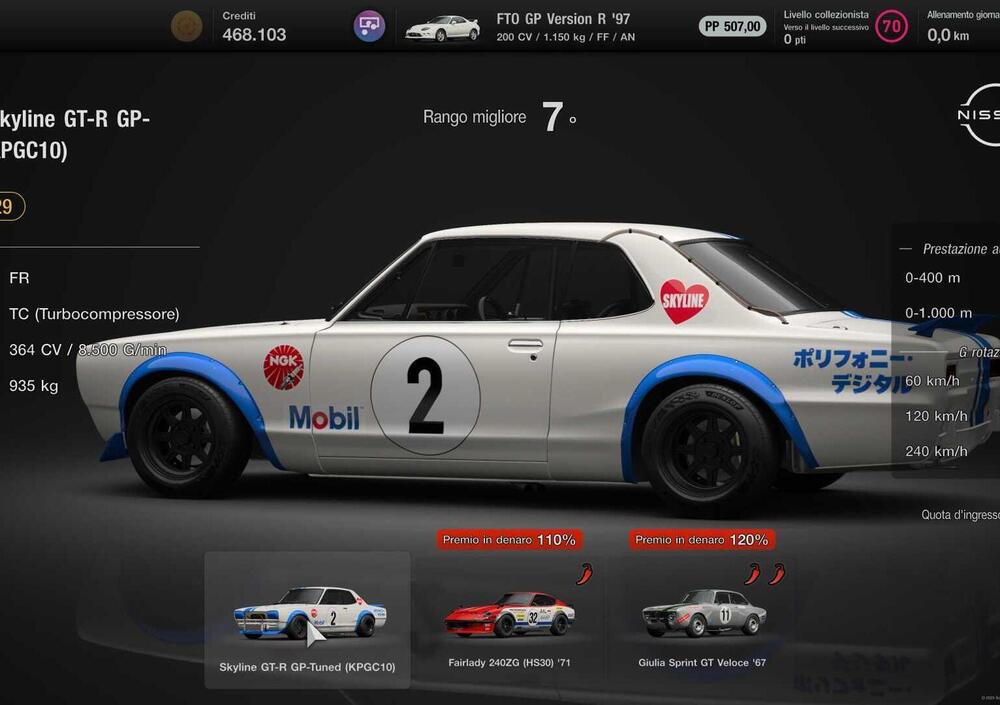Open the collector level 70 badge
The image size is (1000, 705).
tap(891, 27)
